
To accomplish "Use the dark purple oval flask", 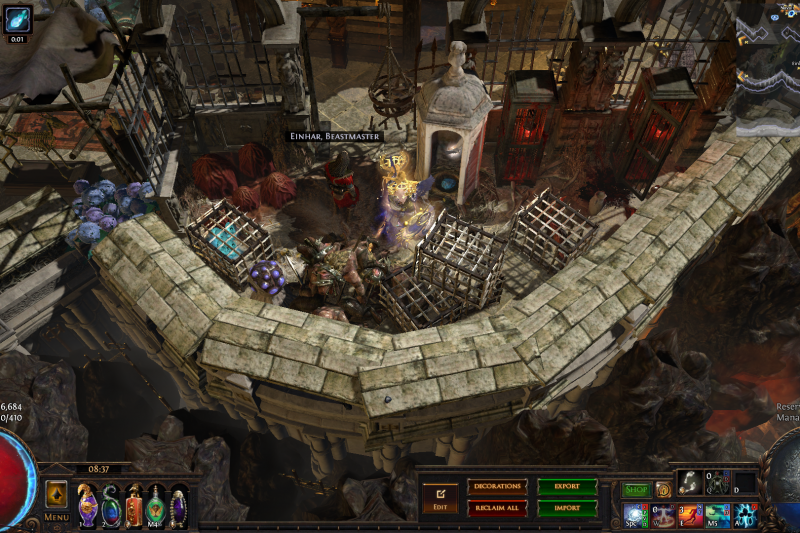I will click(178, 505).
